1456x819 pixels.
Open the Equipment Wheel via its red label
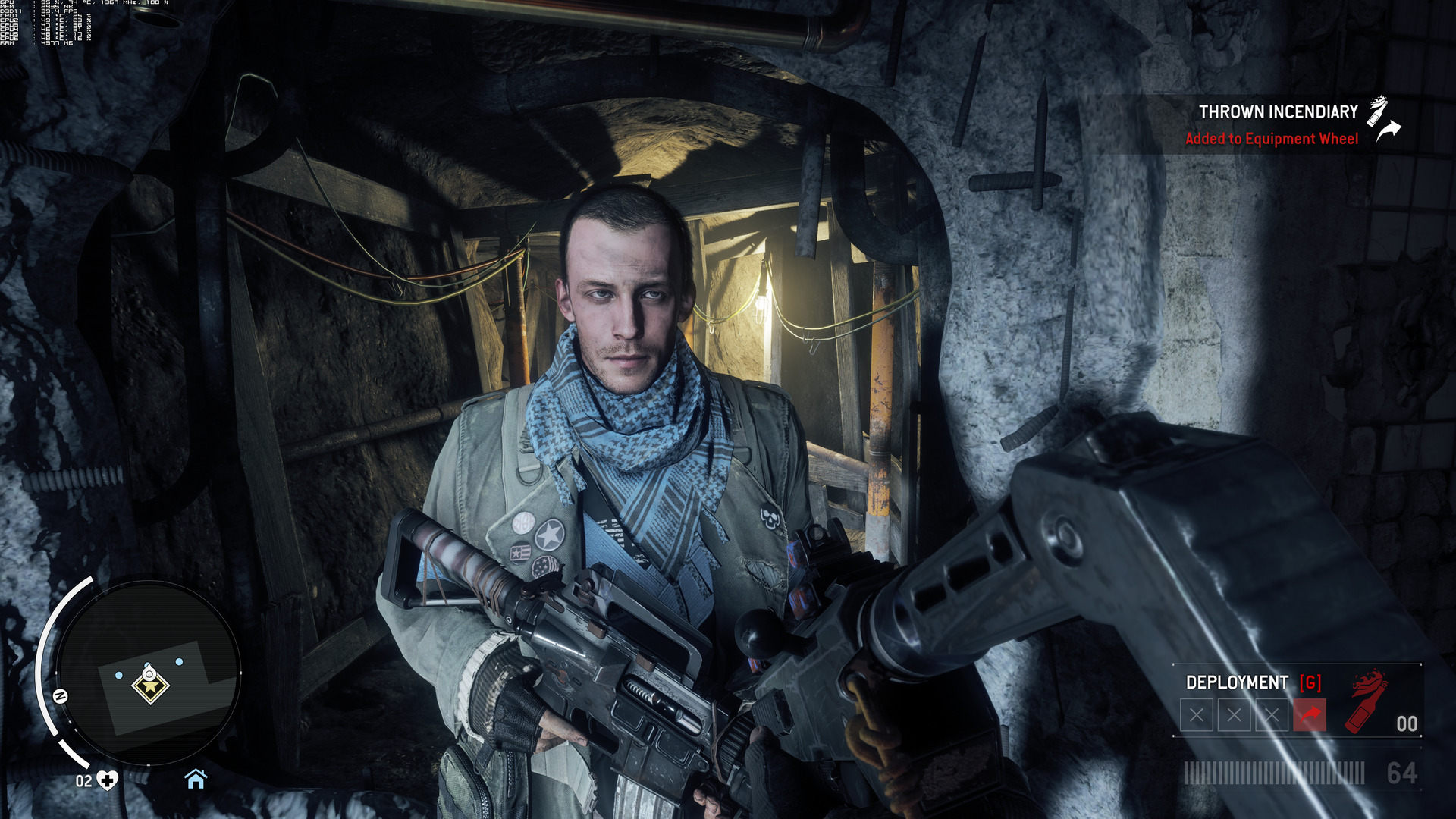point(1274,139)
